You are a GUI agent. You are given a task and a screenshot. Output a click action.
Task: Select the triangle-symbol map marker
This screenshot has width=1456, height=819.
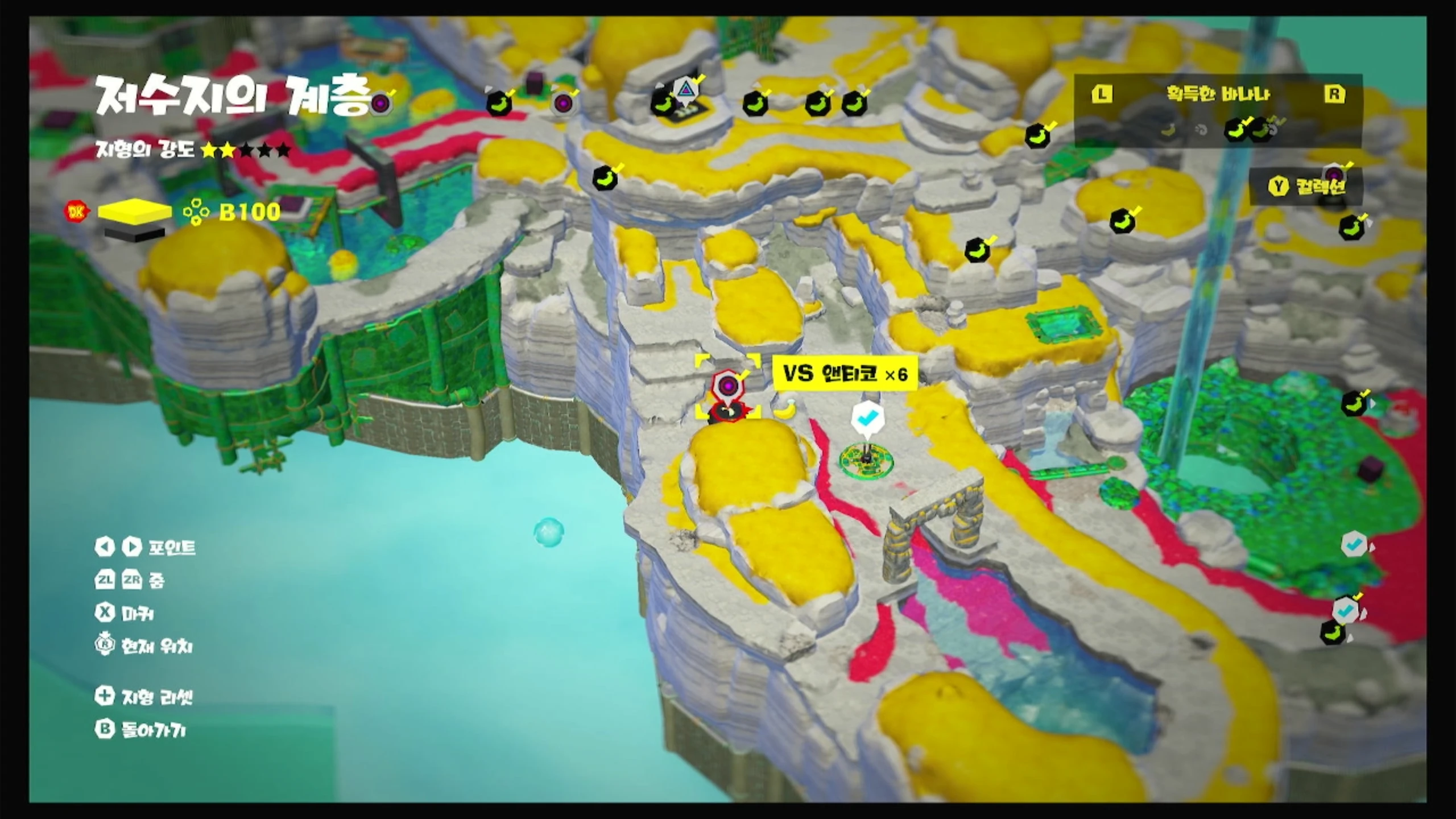pos(684,90)
